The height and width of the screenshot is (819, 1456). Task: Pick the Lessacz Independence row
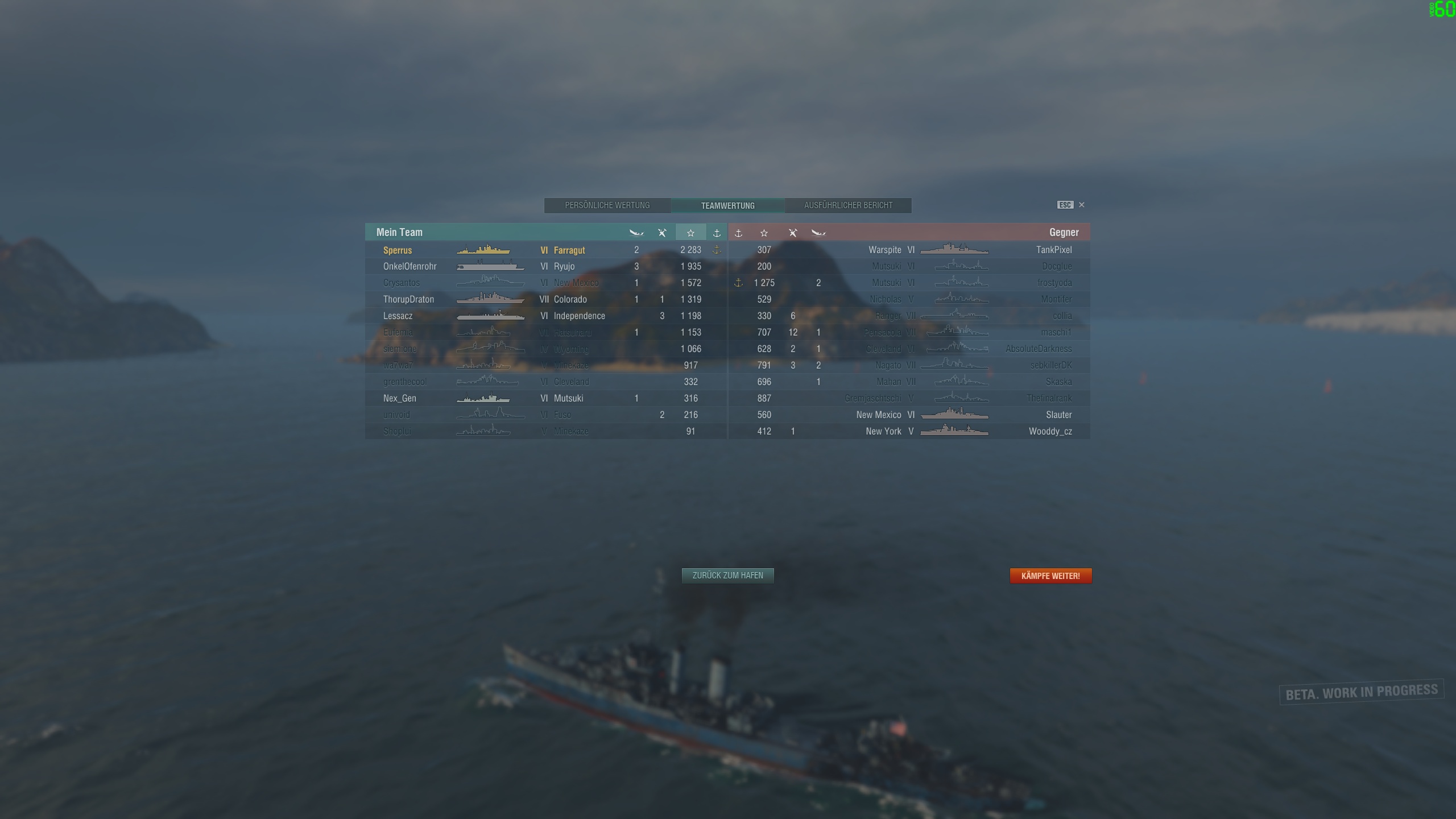(546, 316)
